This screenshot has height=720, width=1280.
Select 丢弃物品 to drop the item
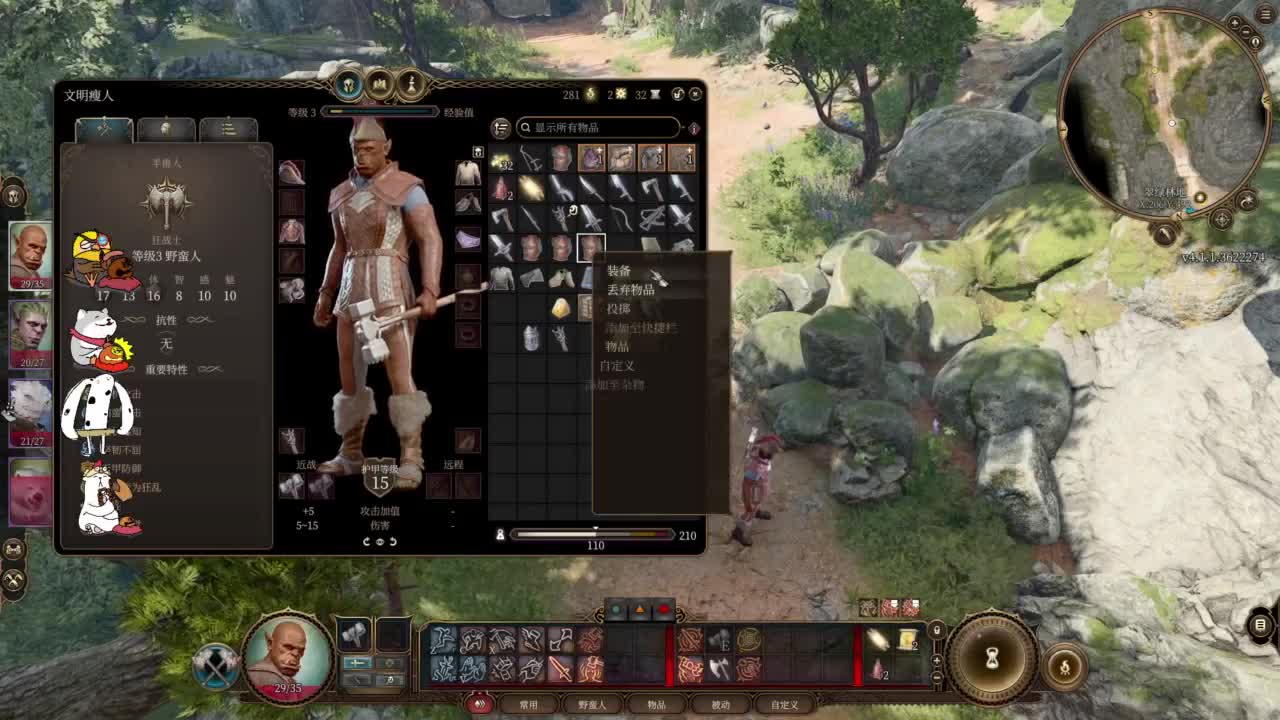631,290
